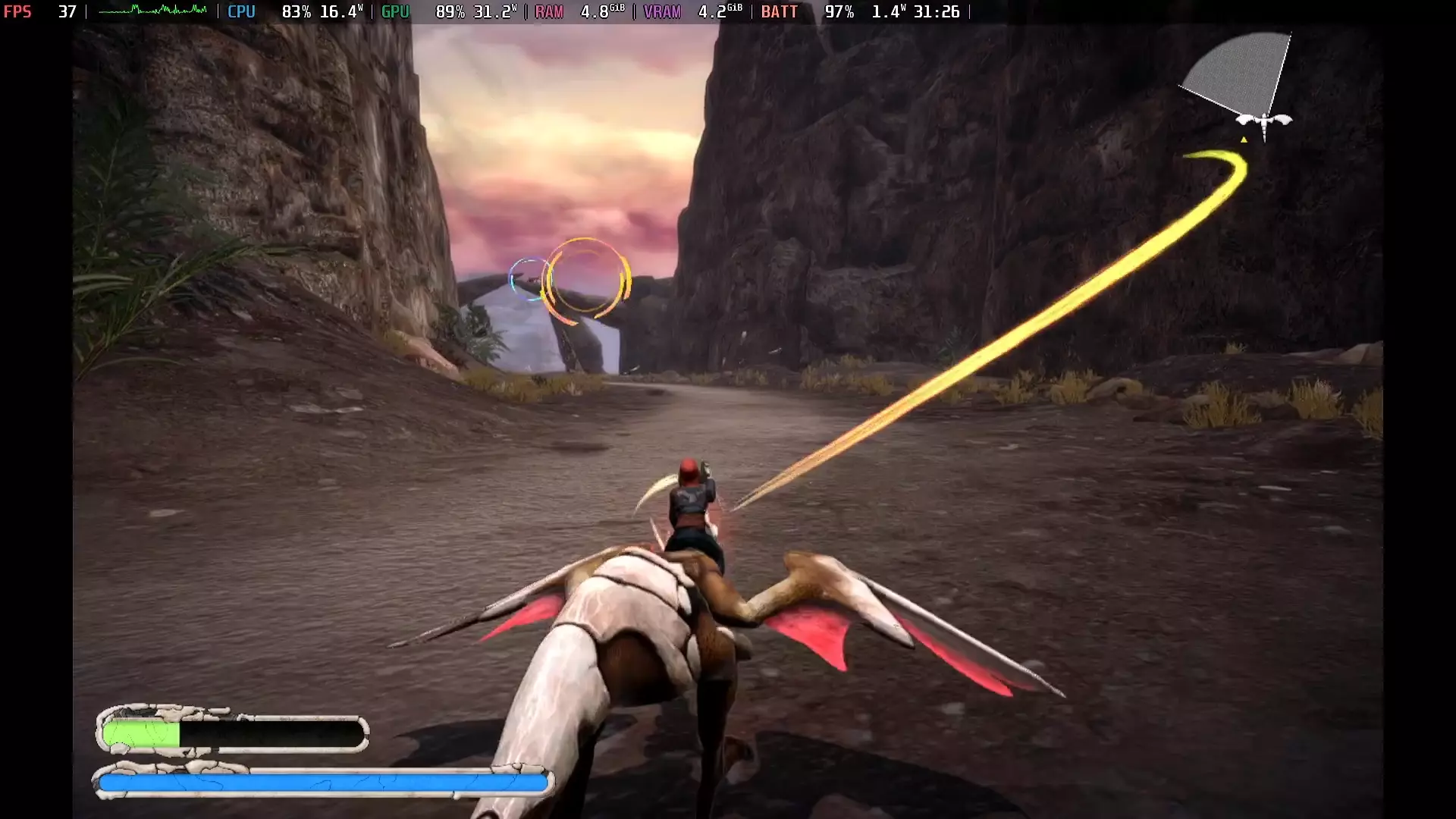The width and height of the screenshot is (1456, 819).
Task: Select the CPU usage label in MangoHud
Action: click(x=241, y=11)
